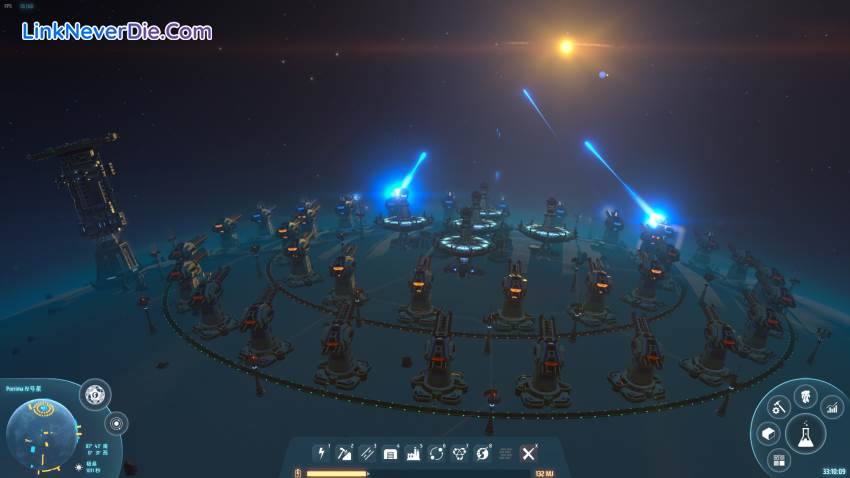Select the factory production build category
The image size is (850, 478).
click(x=413, y=453)
